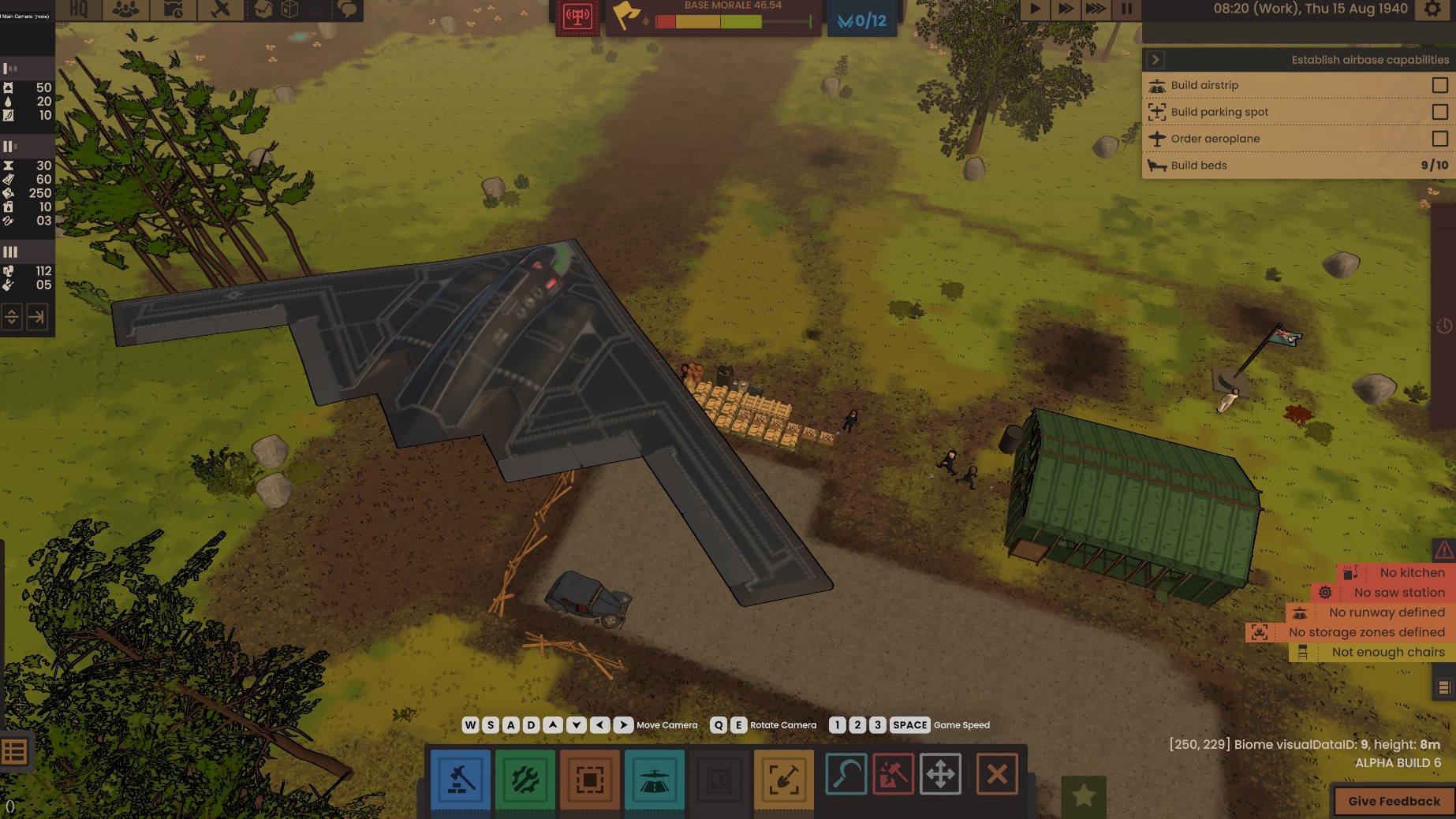Show the No runway defined warning
Image resolution: width=1456 pixels, height=819 pixels.
click(x=1385, y=612)
